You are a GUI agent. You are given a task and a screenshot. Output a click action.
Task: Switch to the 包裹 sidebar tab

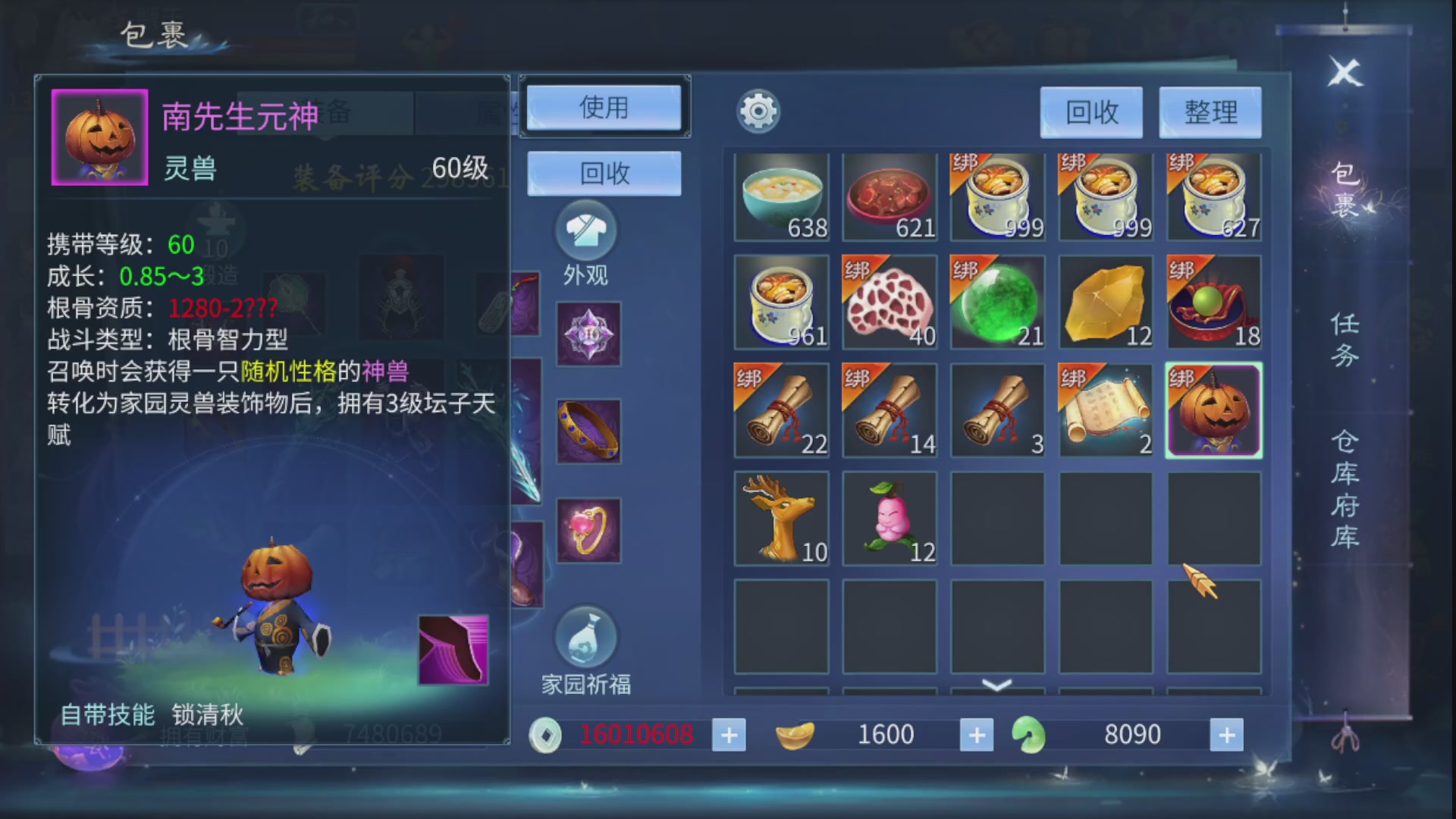tap(1345, 189)
